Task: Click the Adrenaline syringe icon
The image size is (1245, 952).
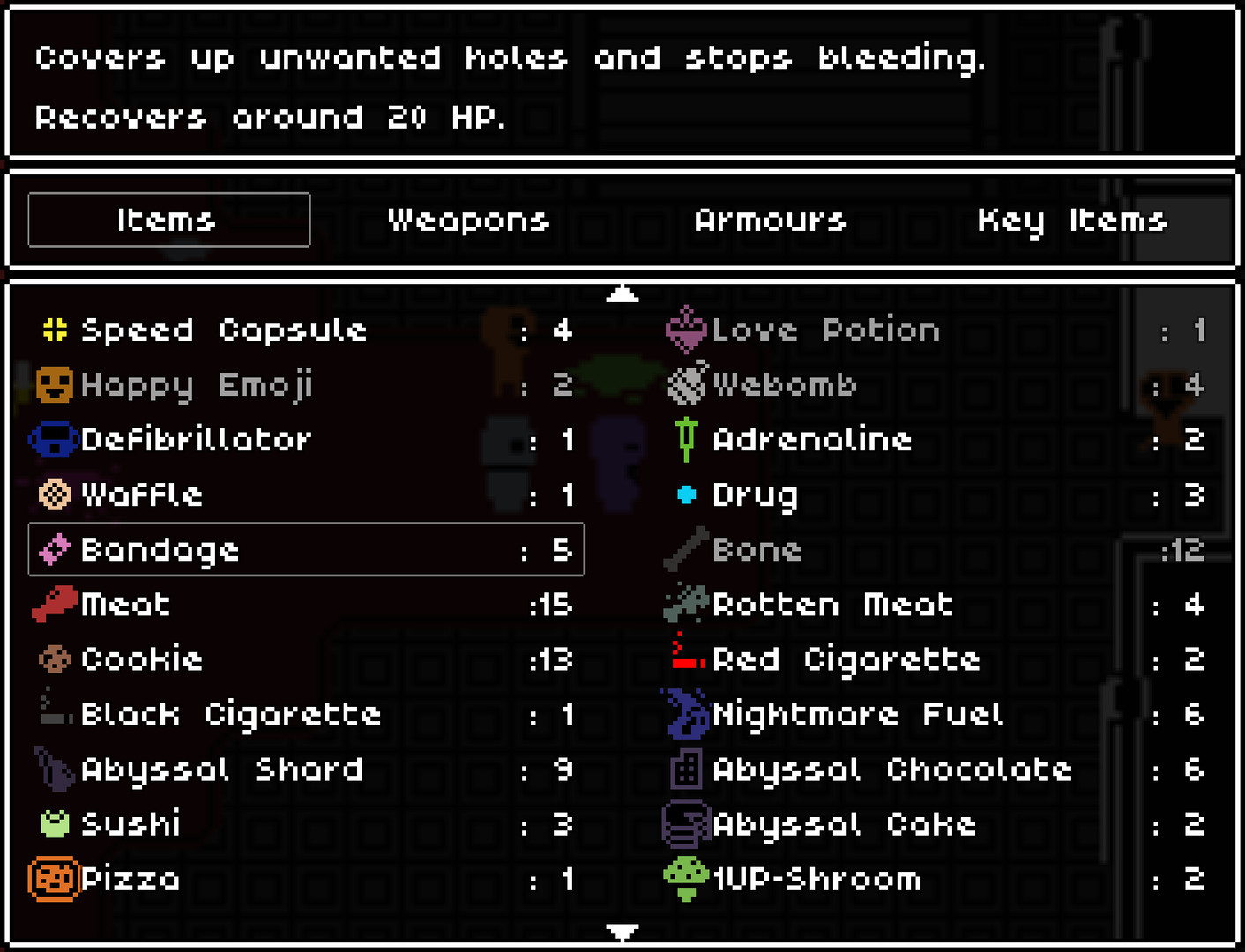Action: [x=686, y=439]
